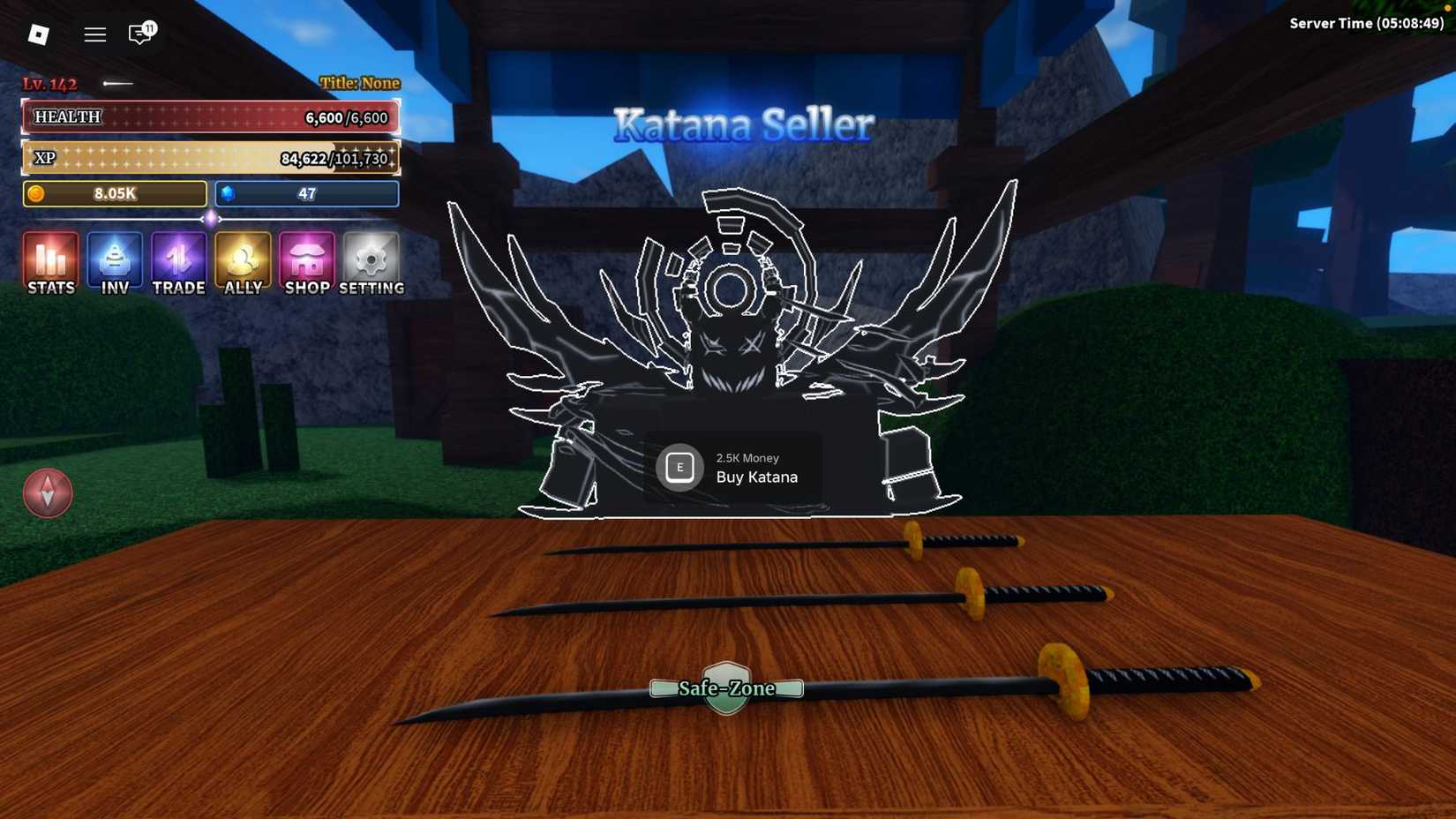1456x819 pixels.
Task: Click the Katana Seller nameplate
Action: coord(744,124)
